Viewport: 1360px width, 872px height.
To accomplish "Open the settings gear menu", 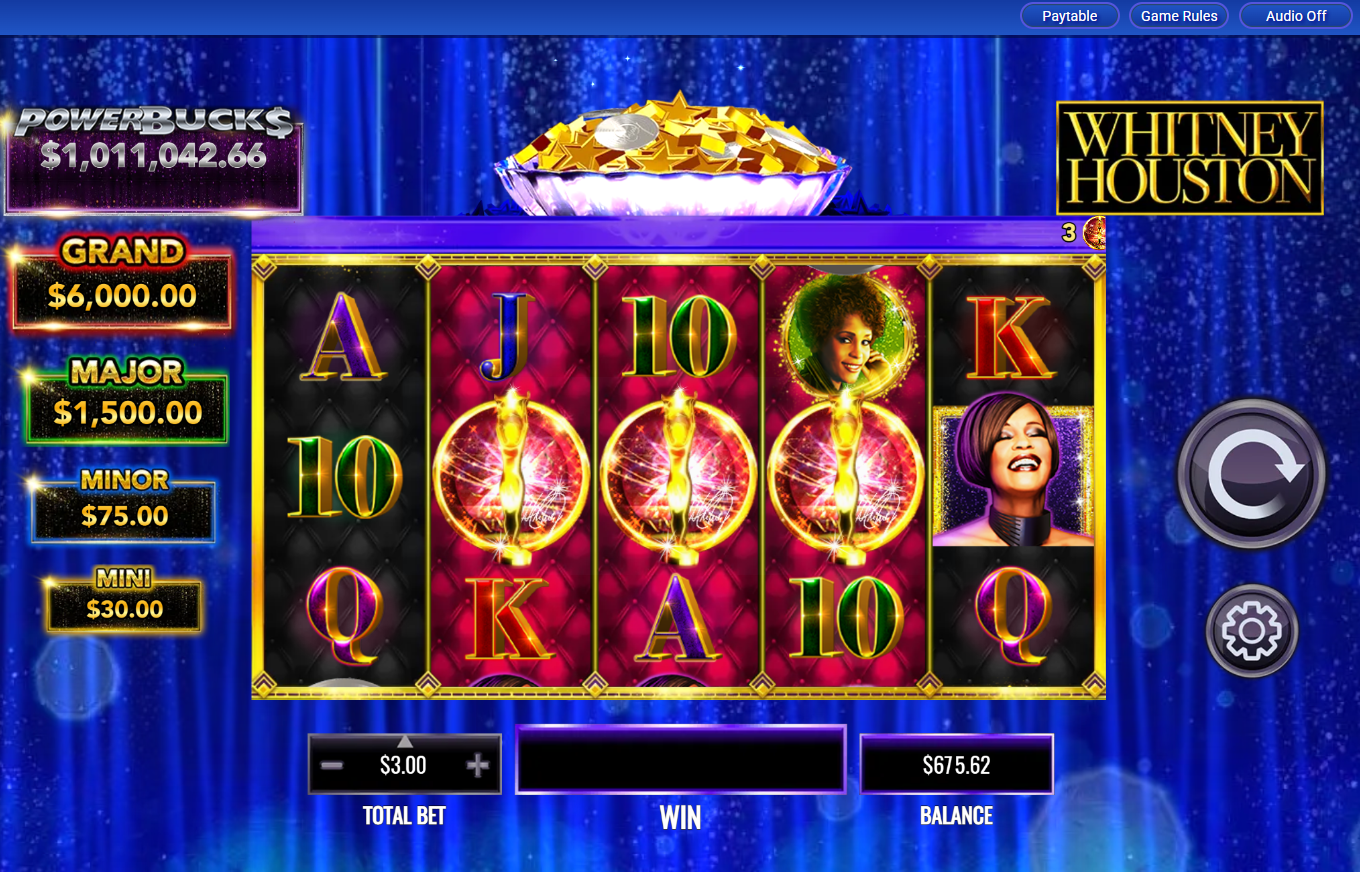I will (x=1250, y=630).
